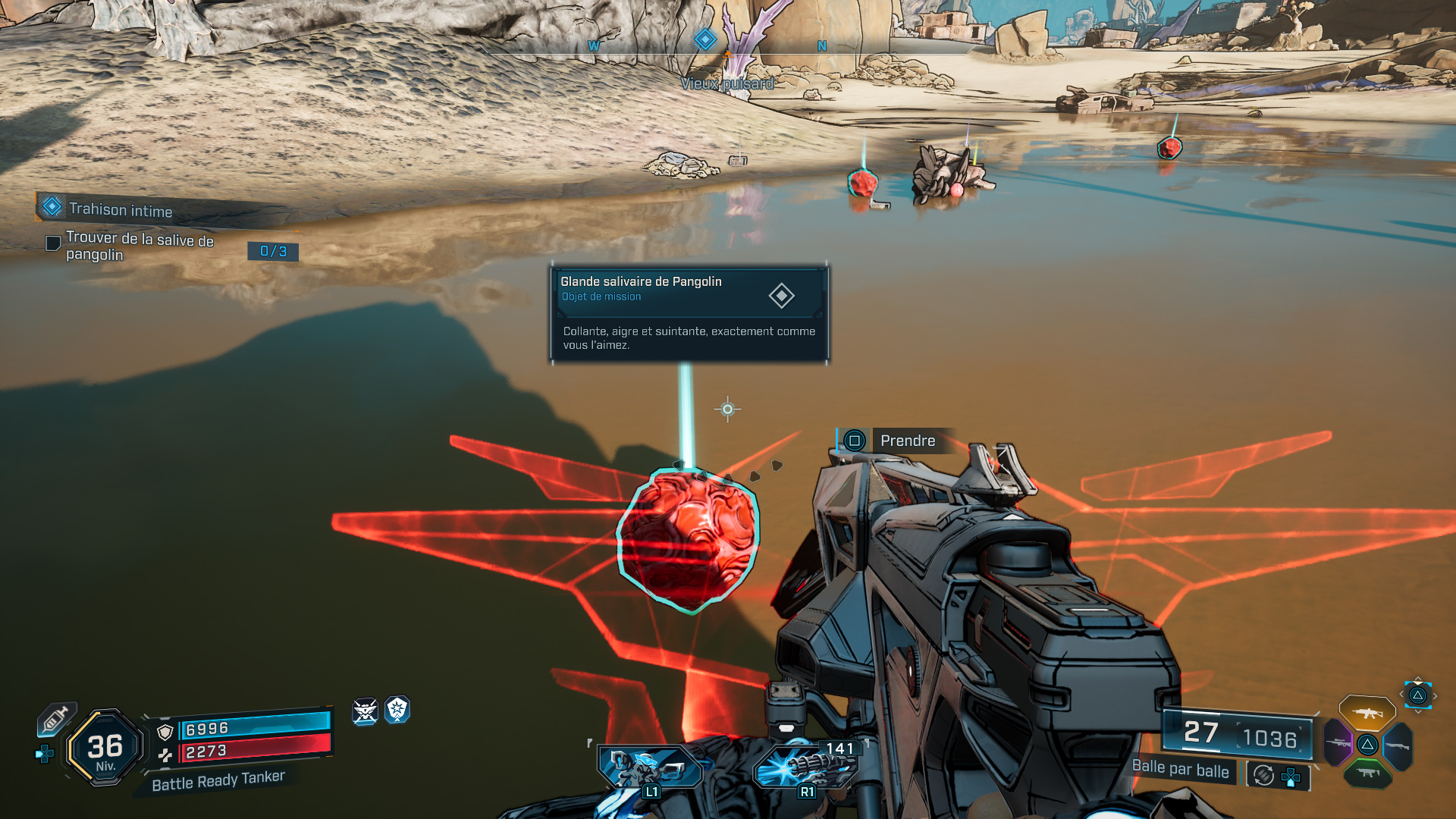Use the repair kit syringe icon
Viewport: 1456px width, 819px height.
[56, 718]
